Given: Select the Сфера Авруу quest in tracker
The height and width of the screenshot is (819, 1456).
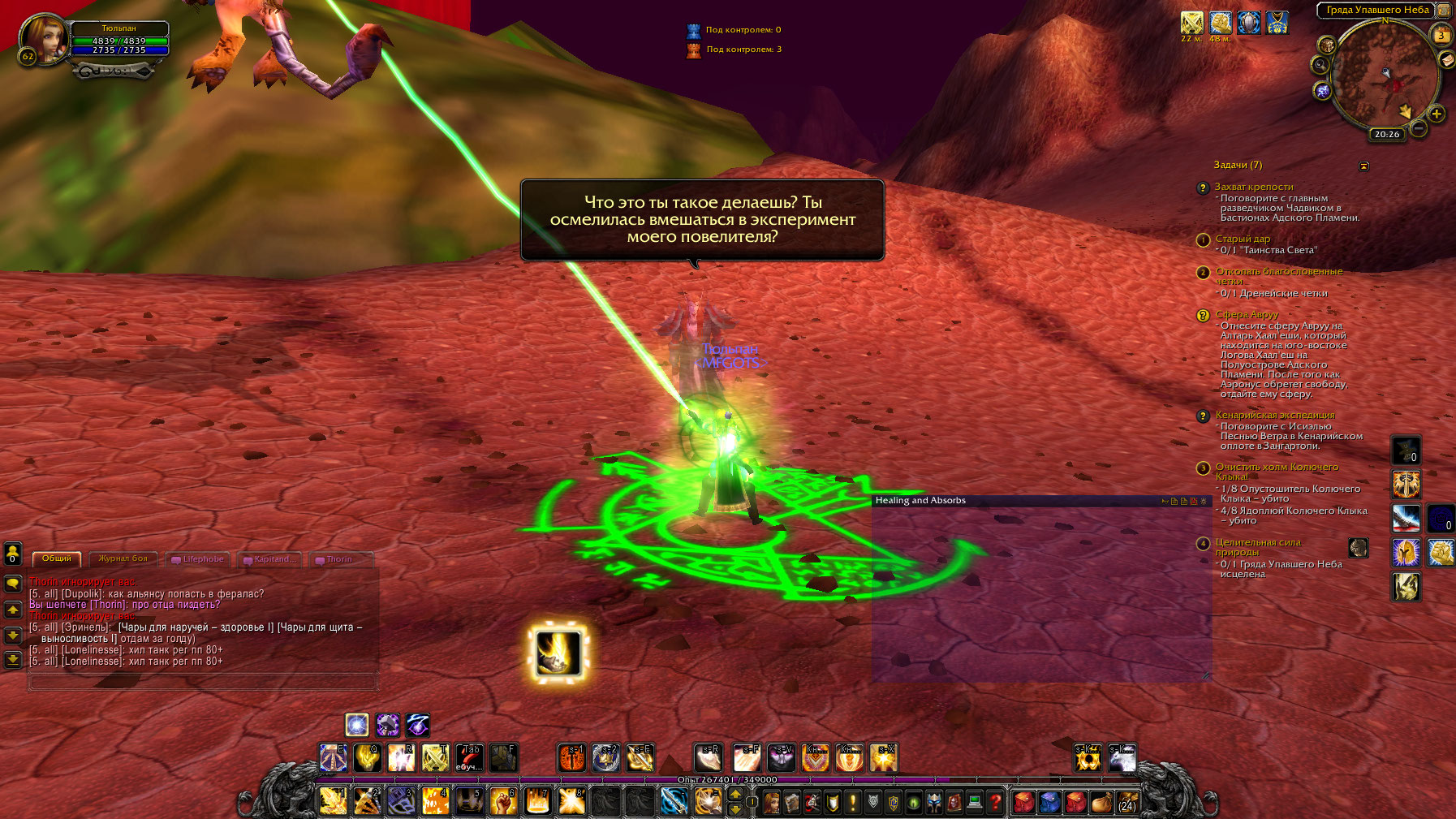Looking at the screenshot, I should pos(1247,314).
